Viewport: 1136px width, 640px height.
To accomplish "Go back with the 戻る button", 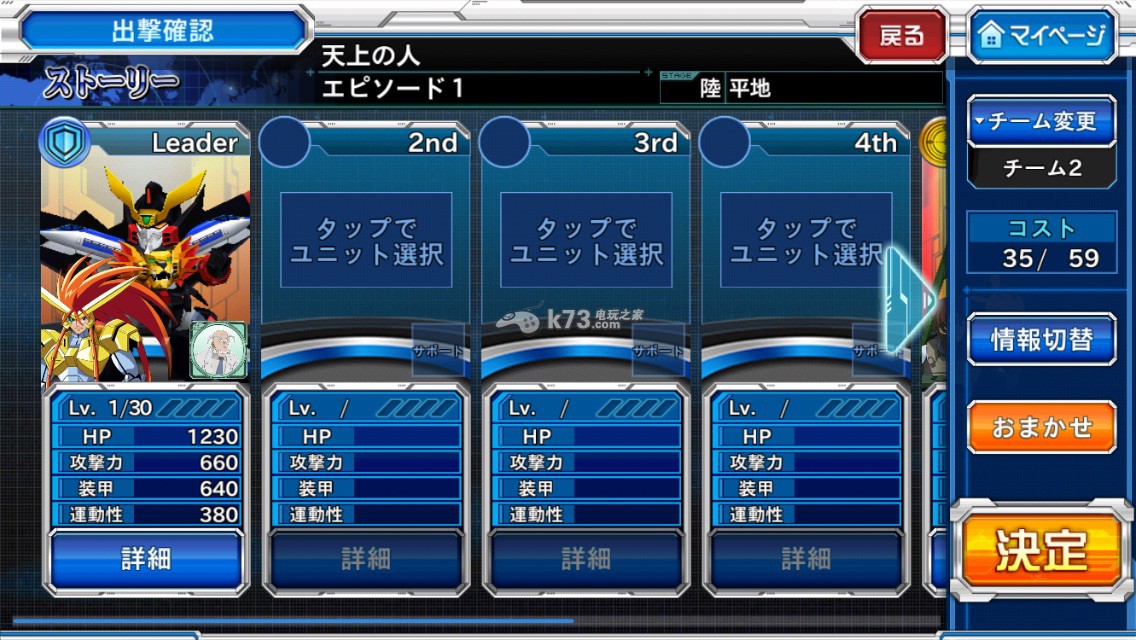I will click(x=901, y=36).
